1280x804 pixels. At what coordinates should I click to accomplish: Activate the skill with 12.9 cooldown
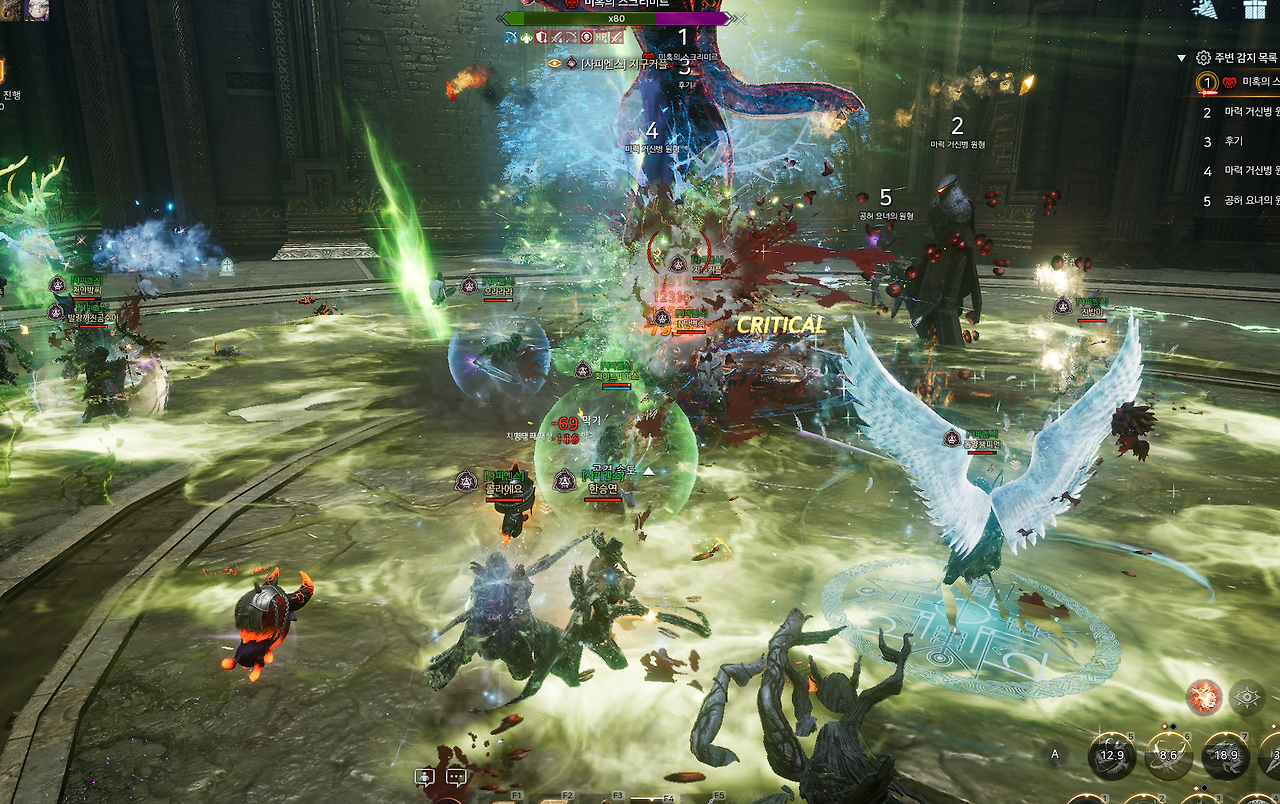(x=1112, y=755)
